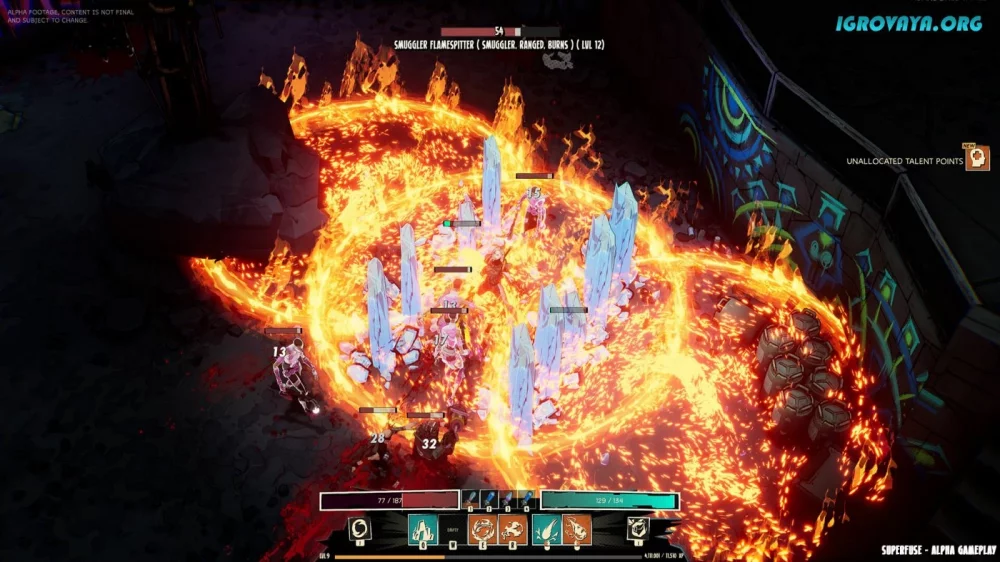Click the white swirl icon left of skills
The image size is (1000, 562).
pyautogui.click(x=360, y=529)
